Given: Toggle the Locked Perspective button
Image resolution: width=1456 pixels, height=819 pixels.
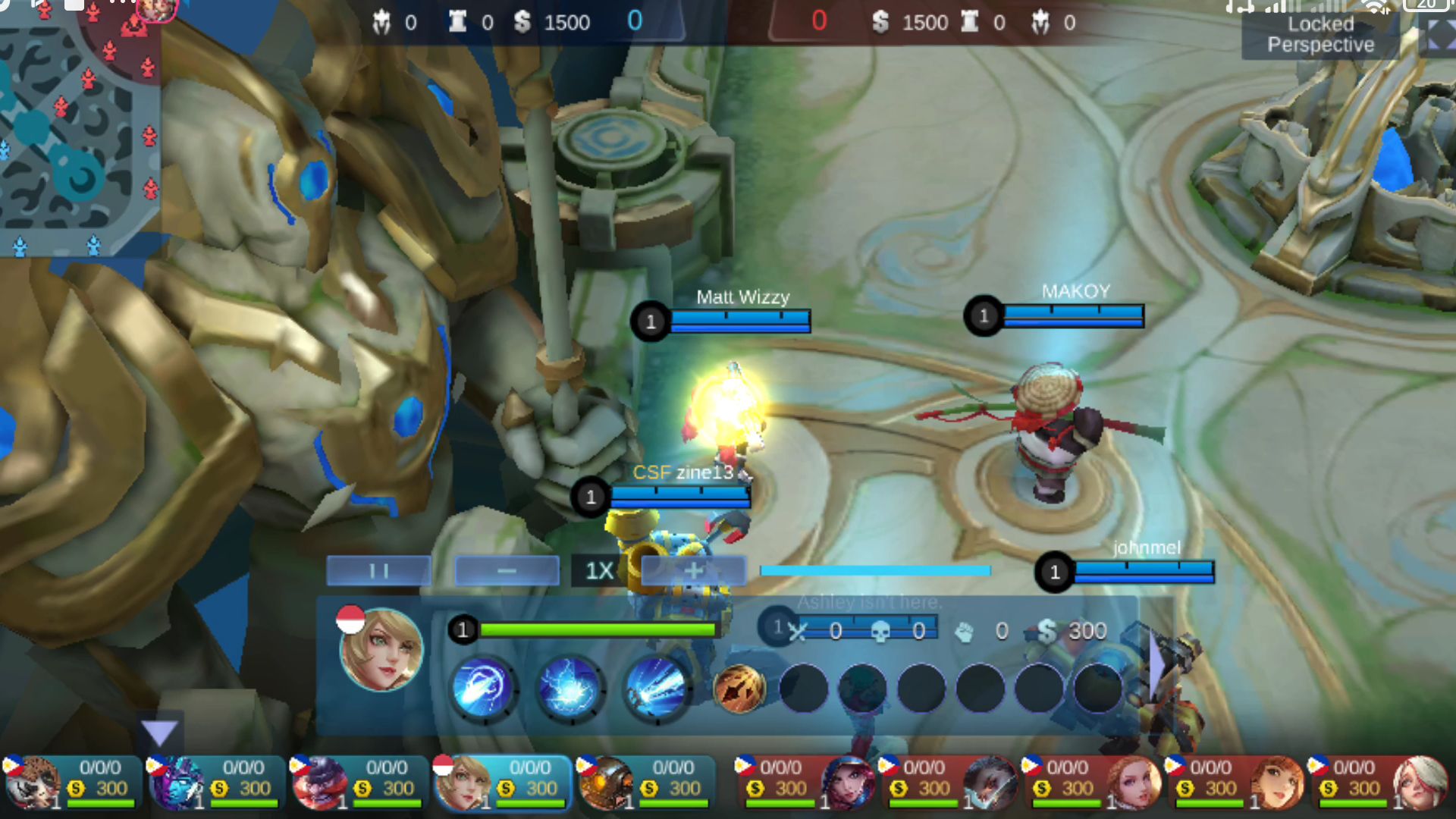Looking at the screenshot, I should pos(1320,35).
